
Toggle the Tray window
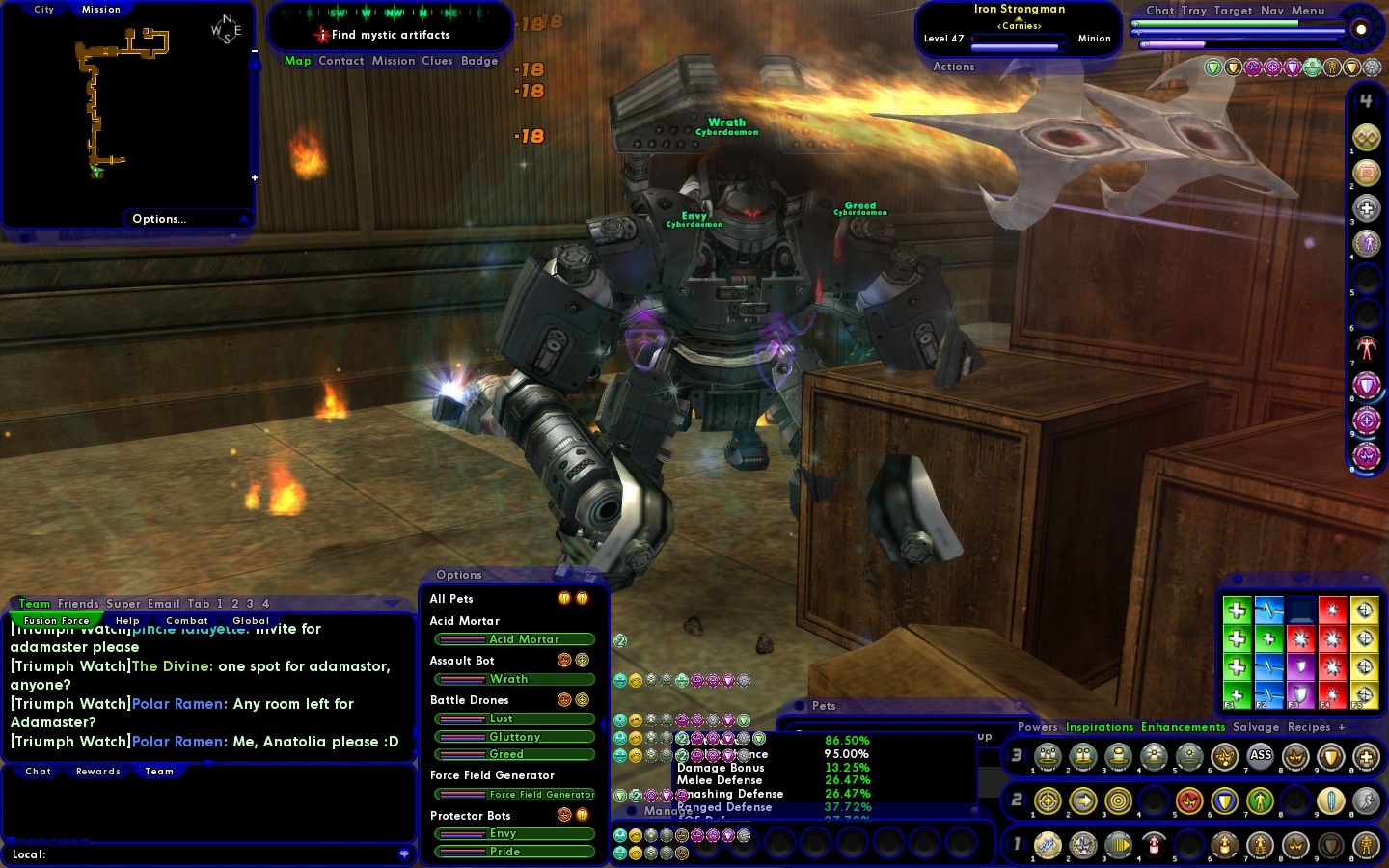[x=1193, y=11]
